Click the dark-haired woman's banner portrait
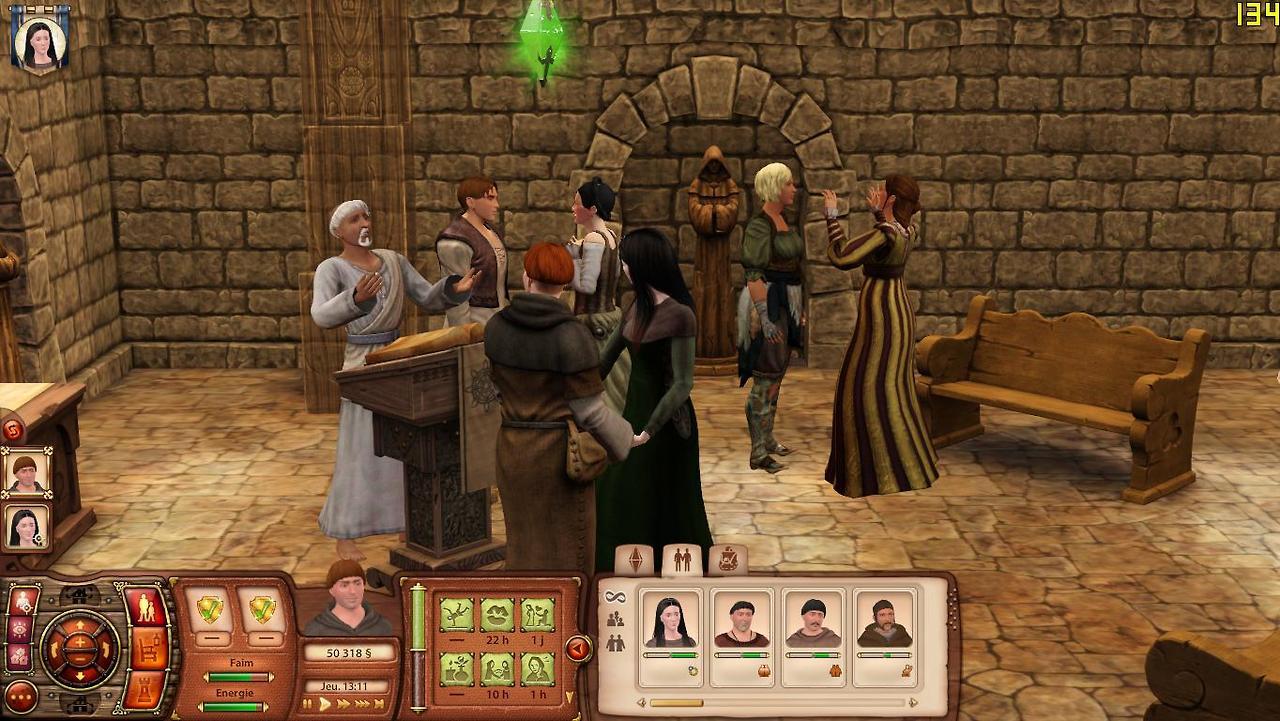 pyautogui.click(x=40, y=40)
